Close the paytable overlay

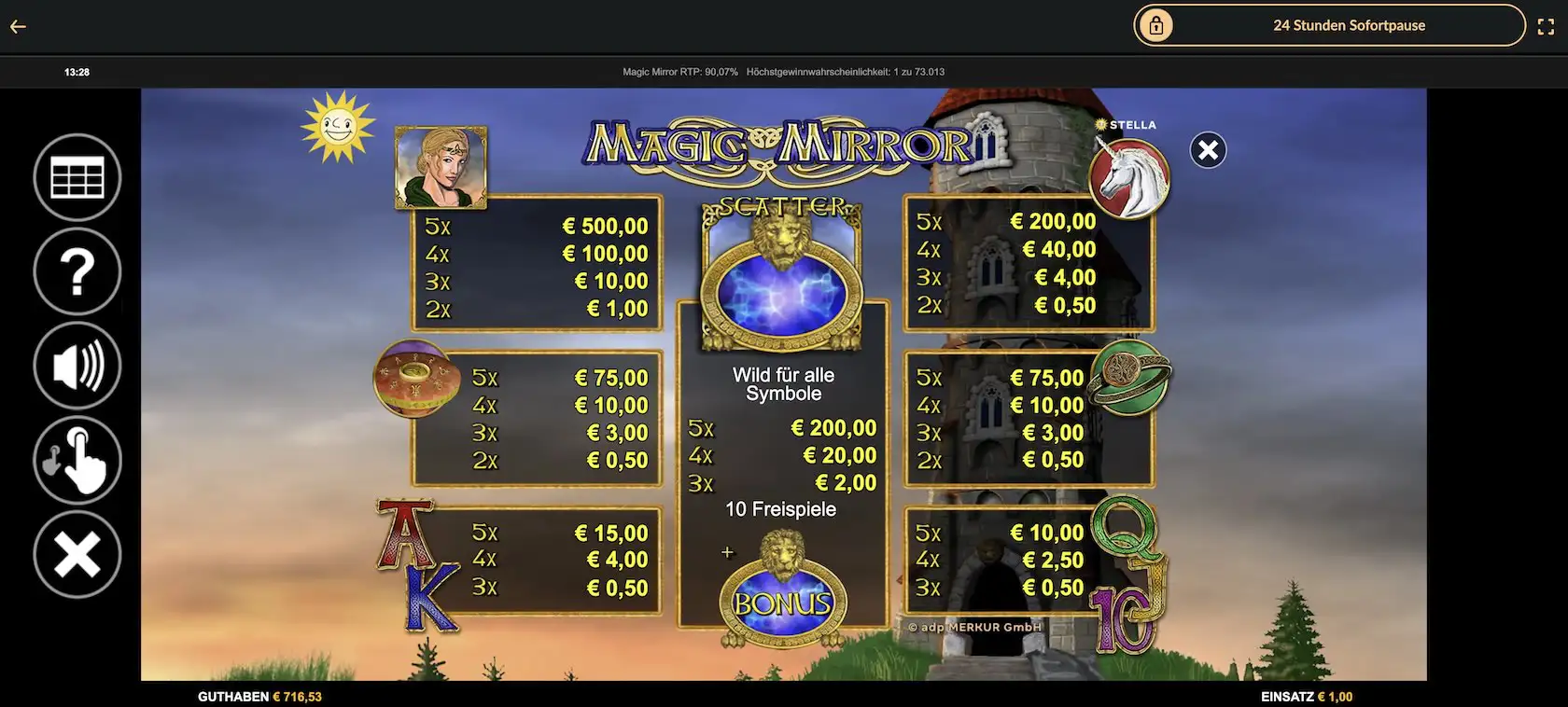click(1207, 149)
